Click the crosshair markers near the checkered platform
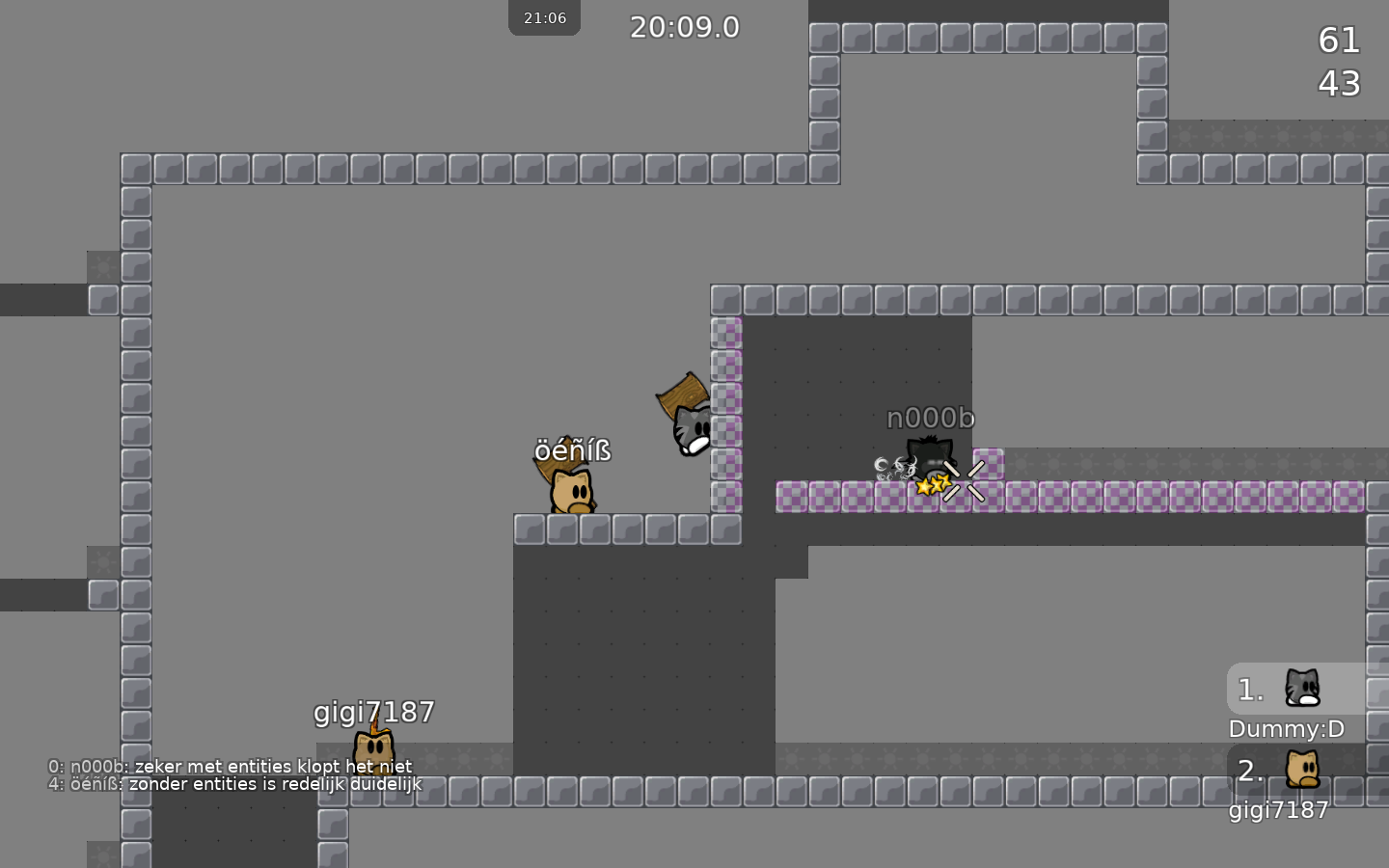This screenshot has height=868, width=1389. [x=966, y=480]
